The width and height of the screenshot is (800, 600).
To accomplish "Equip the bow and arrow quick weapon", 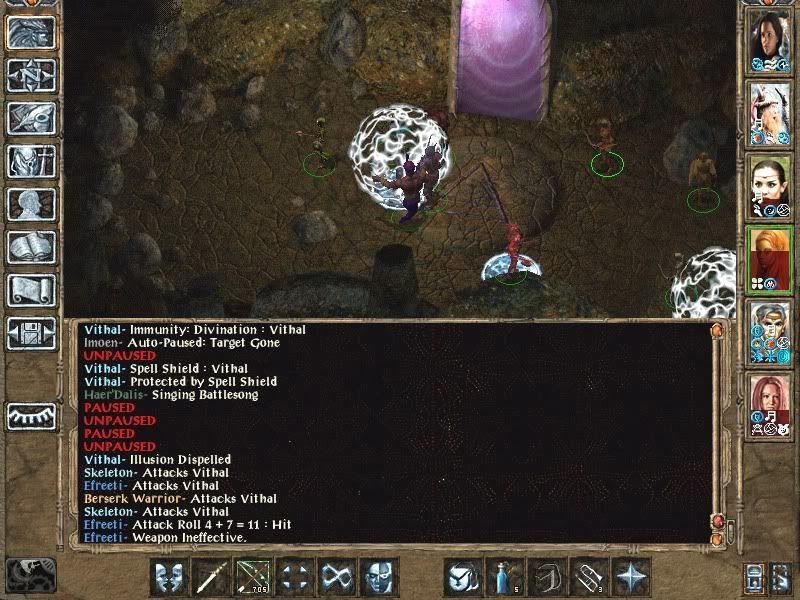I will 253,577.
